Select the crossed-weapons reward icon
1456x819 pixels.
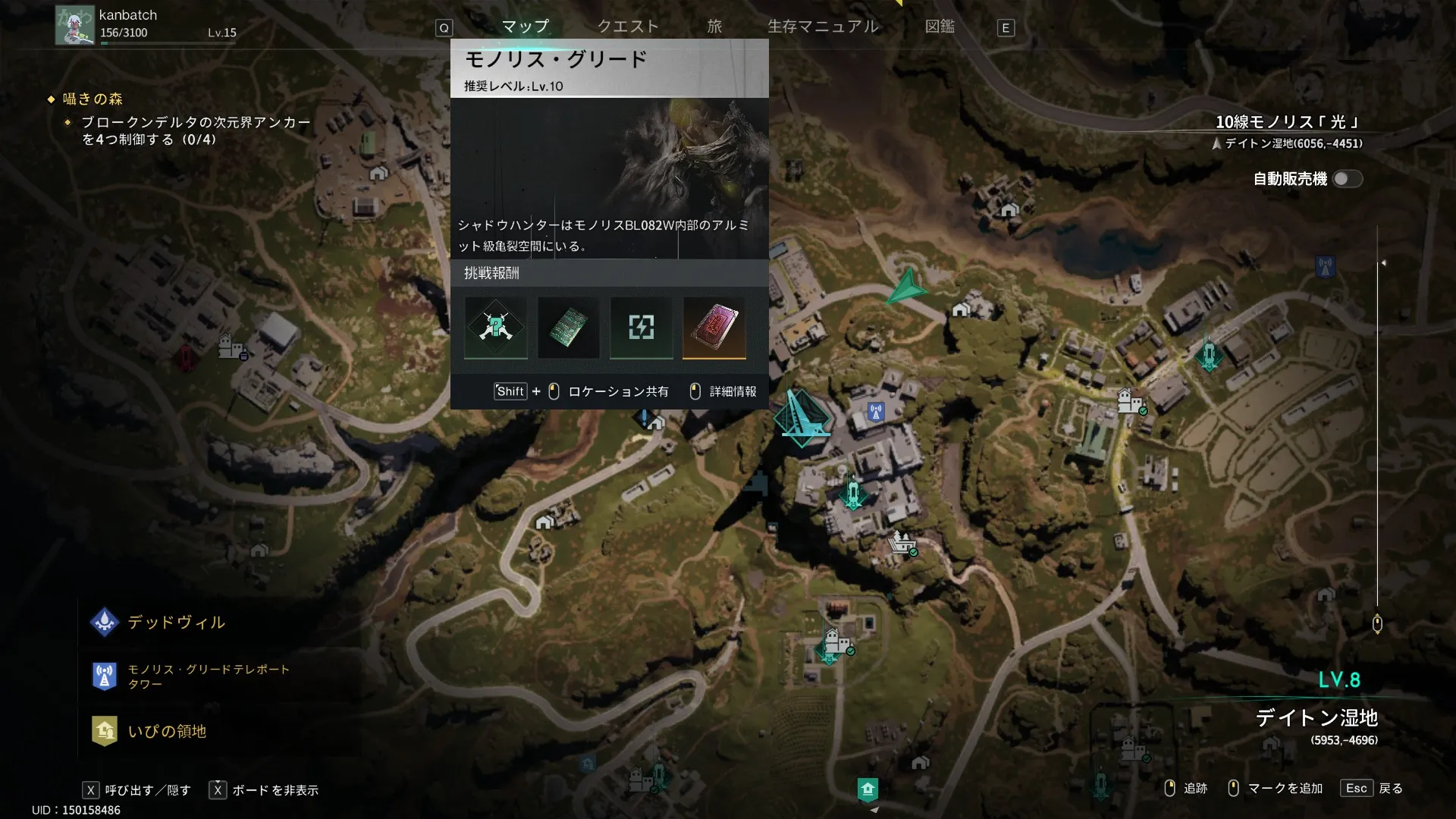[x=495, y=327]
